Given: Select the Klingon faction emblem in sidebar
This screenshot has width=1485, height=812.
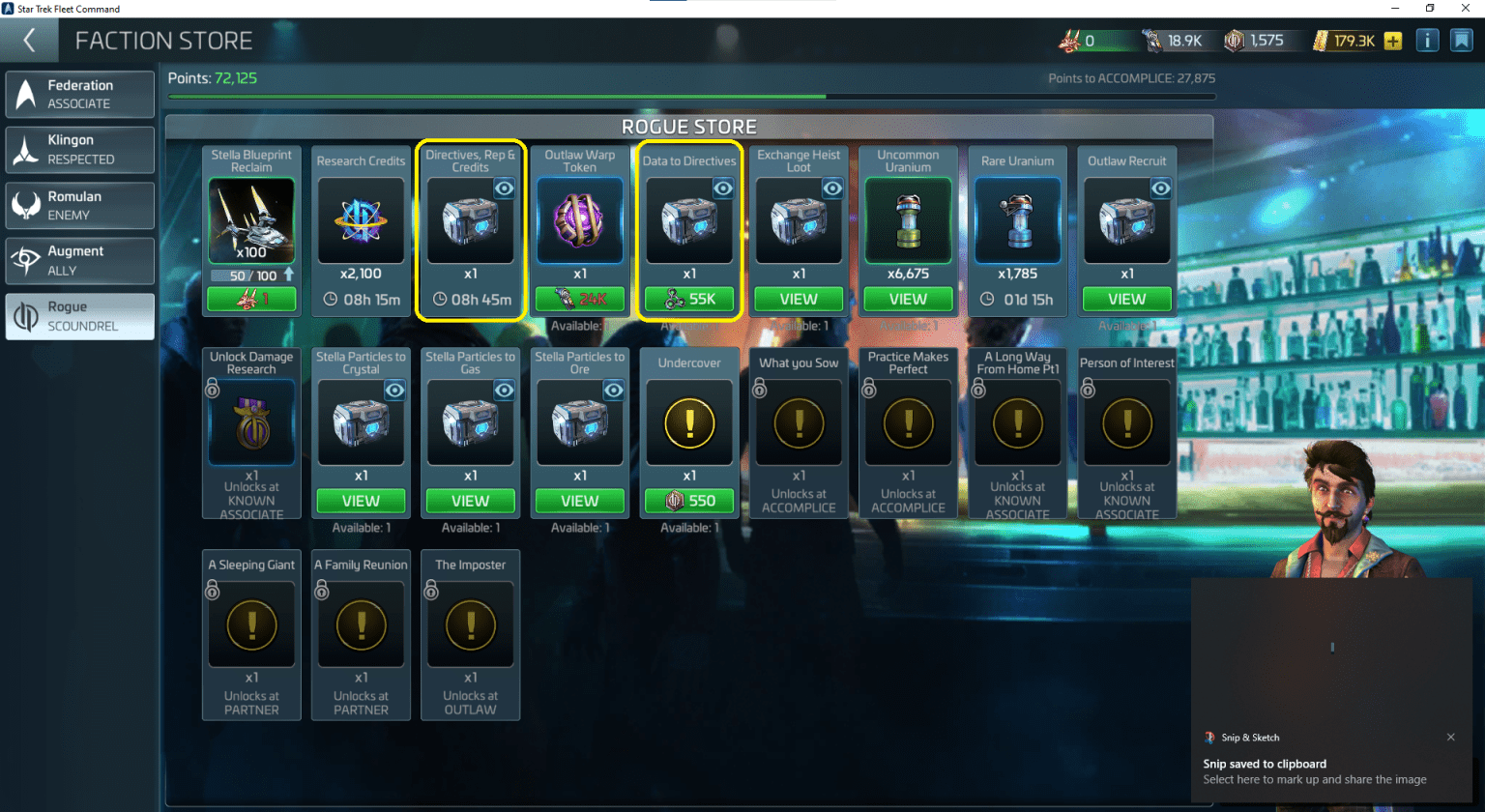Looking at the screenshot, I should 26,149.
